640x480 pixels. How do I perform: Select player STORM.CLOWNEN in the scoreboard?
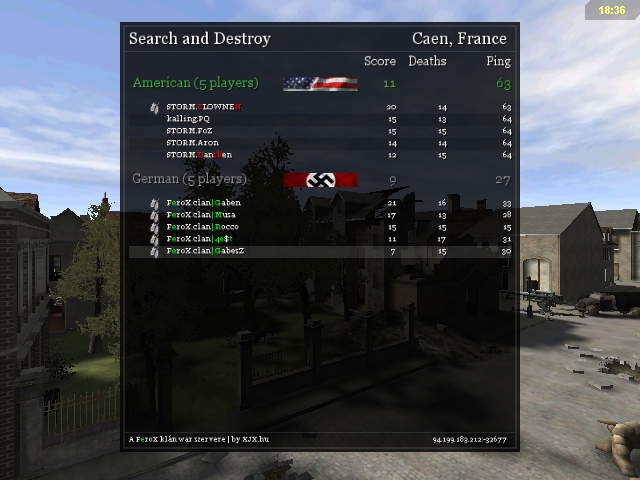tap(204, 107)
